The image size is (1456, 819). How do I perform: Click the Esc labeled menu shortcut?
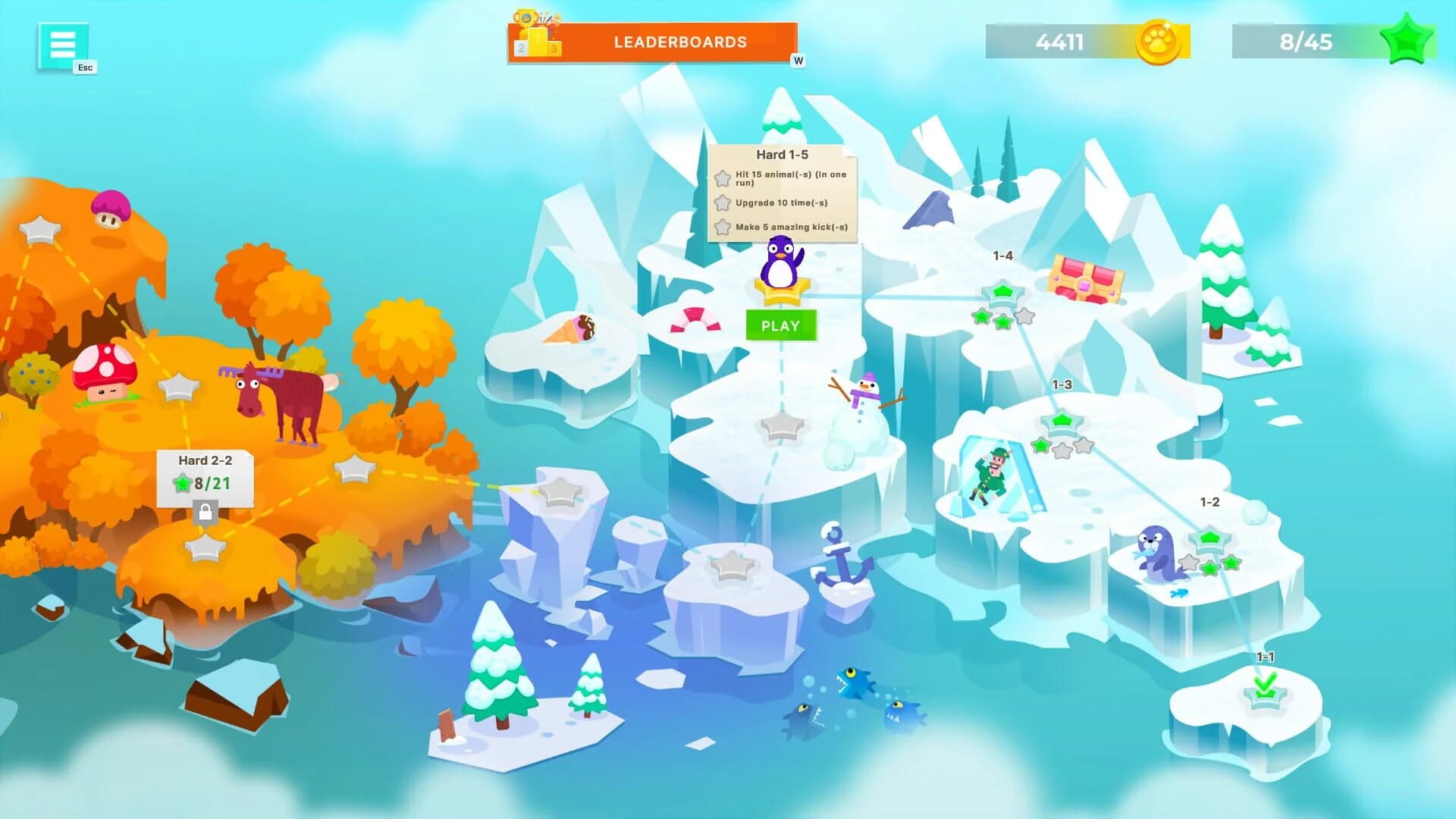coord(84,67)
